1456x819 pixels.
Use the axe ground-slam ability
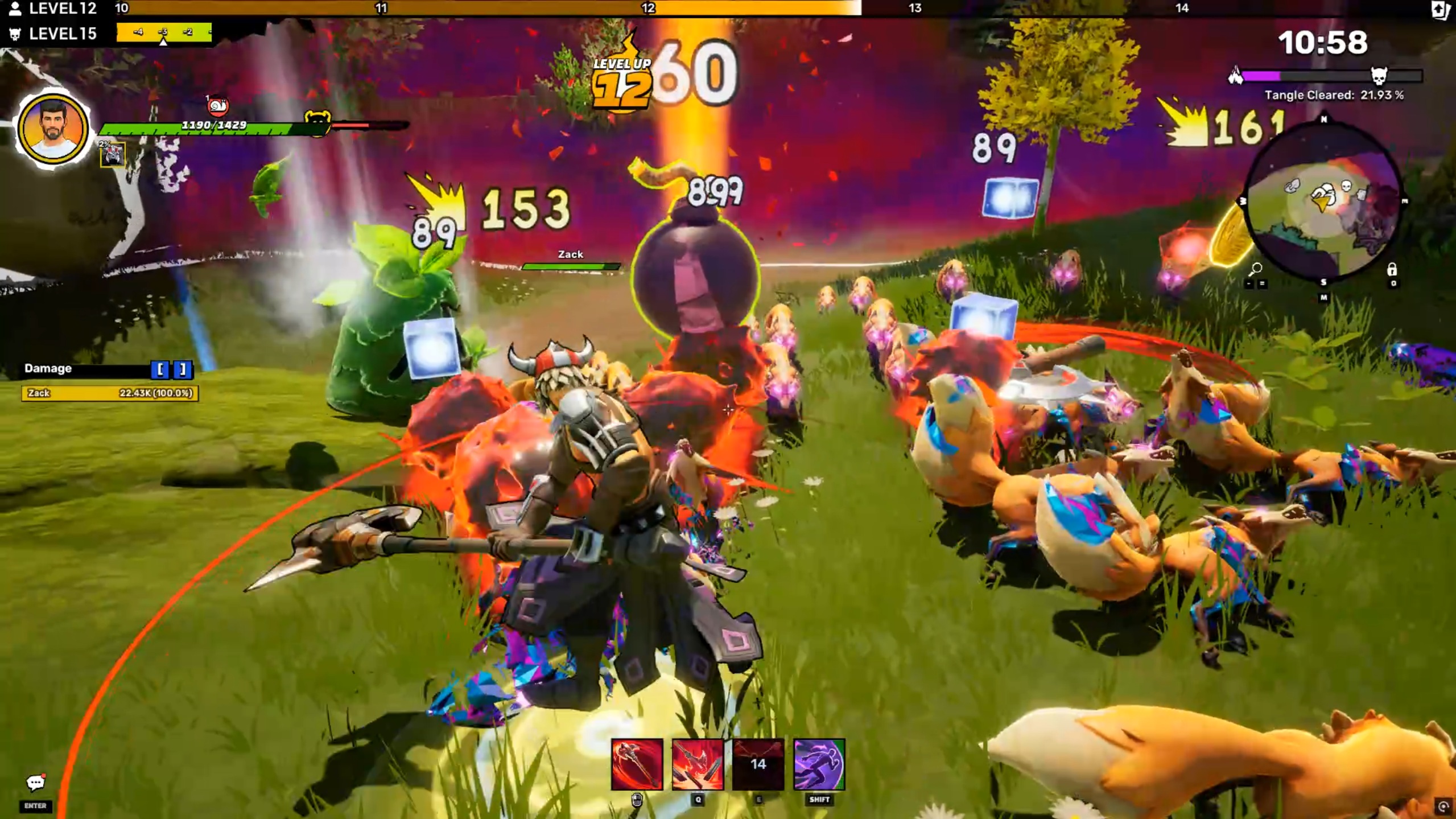(698, 764)
